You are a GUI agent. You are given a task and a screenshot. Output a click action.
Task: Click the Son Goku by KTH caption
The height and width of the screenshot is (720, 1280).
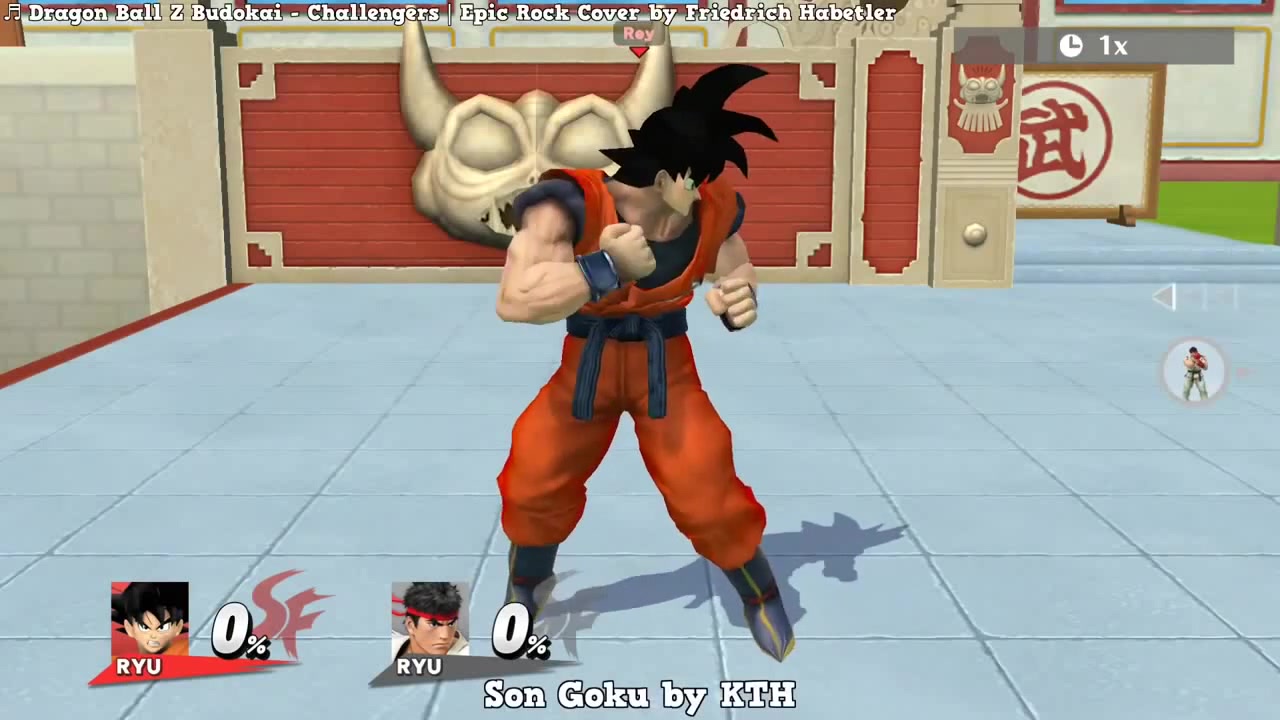click(639, 695)
